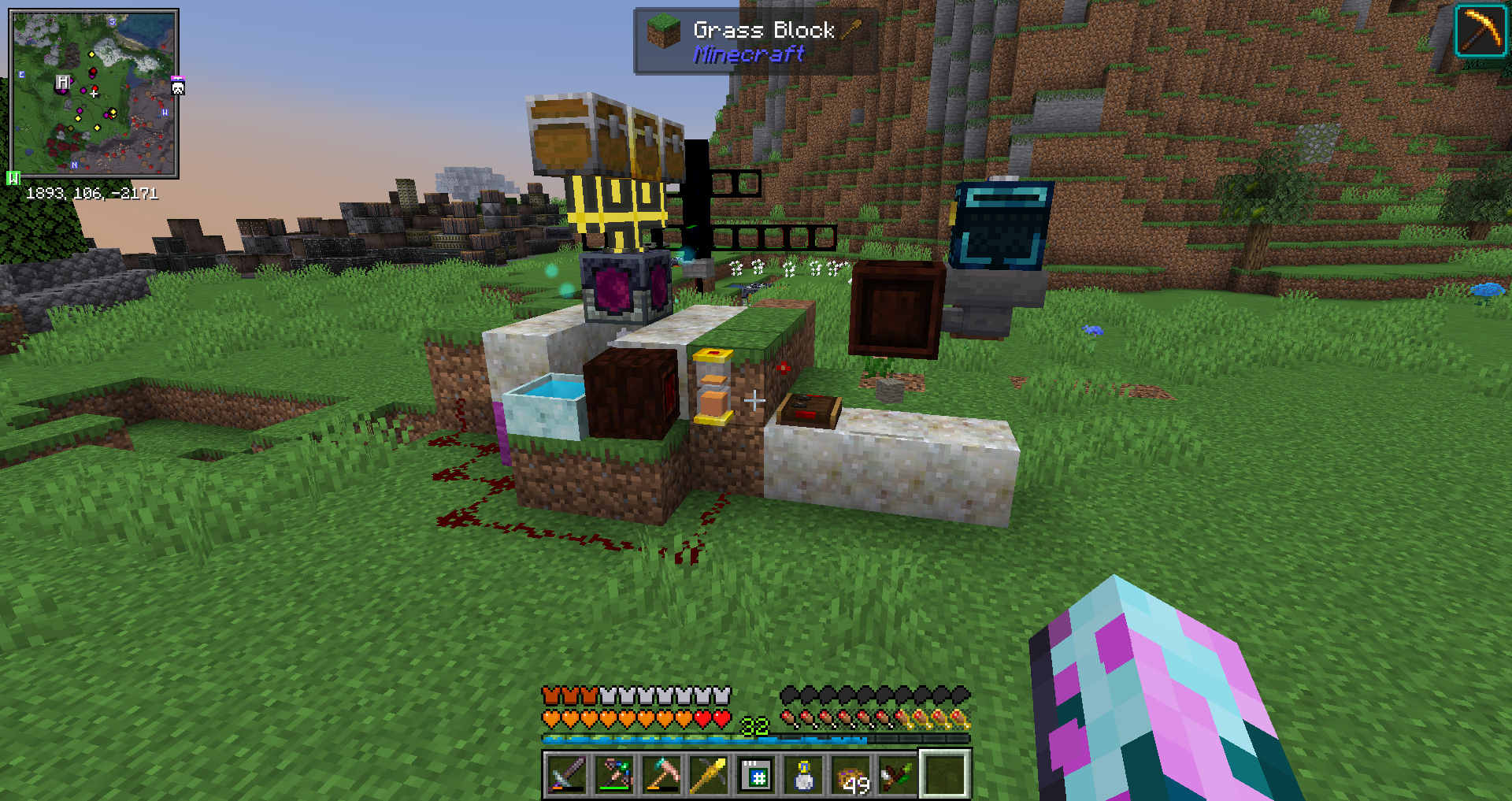Click the skull death marker beside minimap

(x=178, y=86)
